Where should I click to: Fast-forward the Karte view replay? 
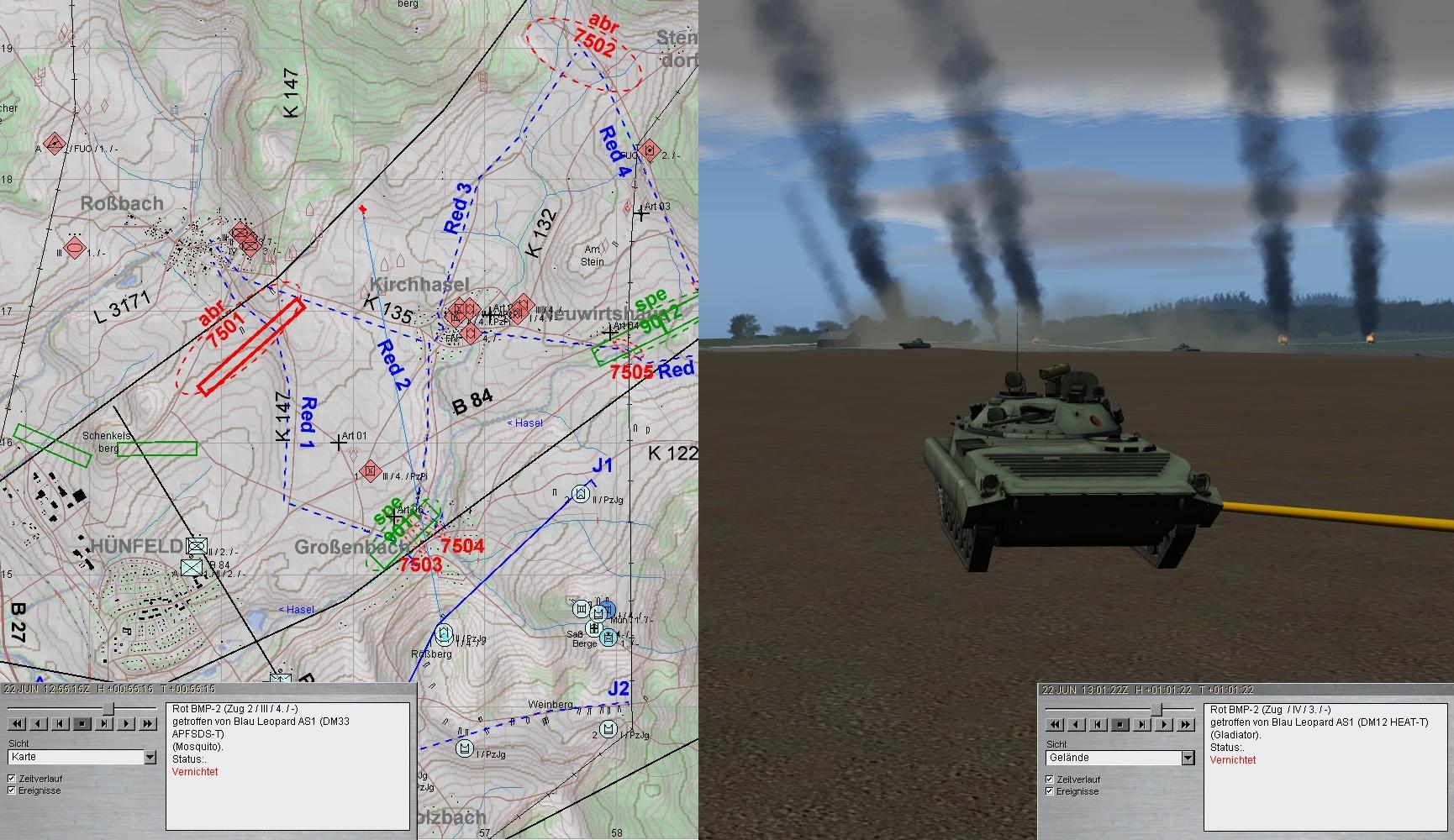tap(148, 723)
